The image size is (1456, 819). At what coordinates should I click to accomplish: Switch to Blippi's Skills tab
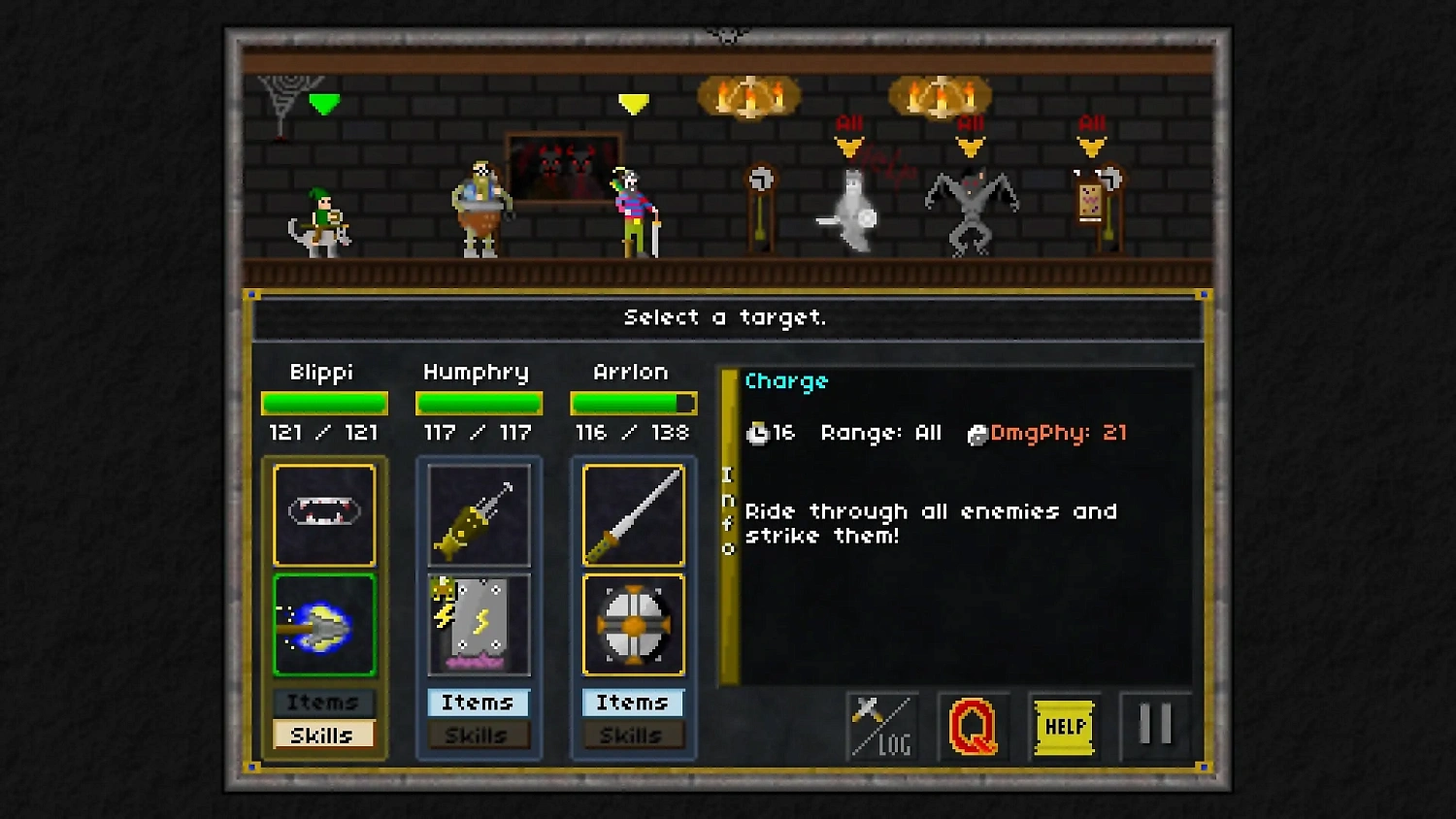click(x=324, y=735)
